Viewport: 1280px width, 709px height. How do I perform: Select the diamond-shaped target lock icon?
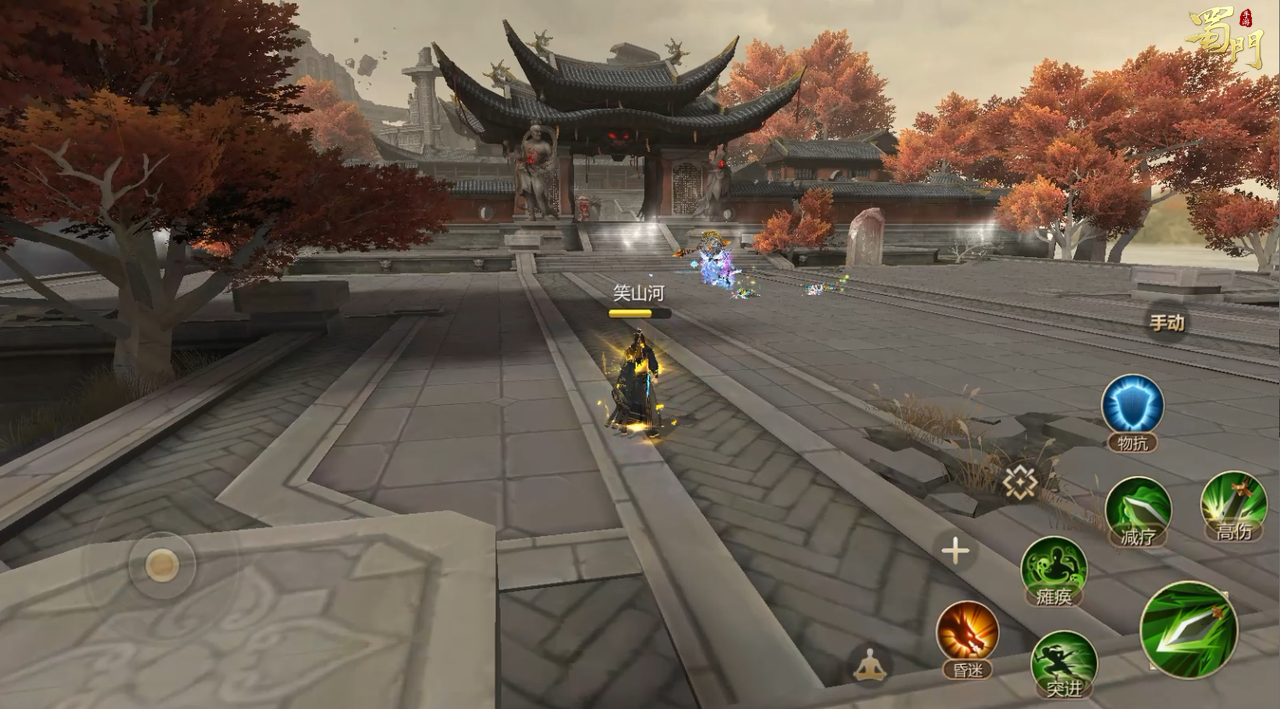pos(1020,483)
